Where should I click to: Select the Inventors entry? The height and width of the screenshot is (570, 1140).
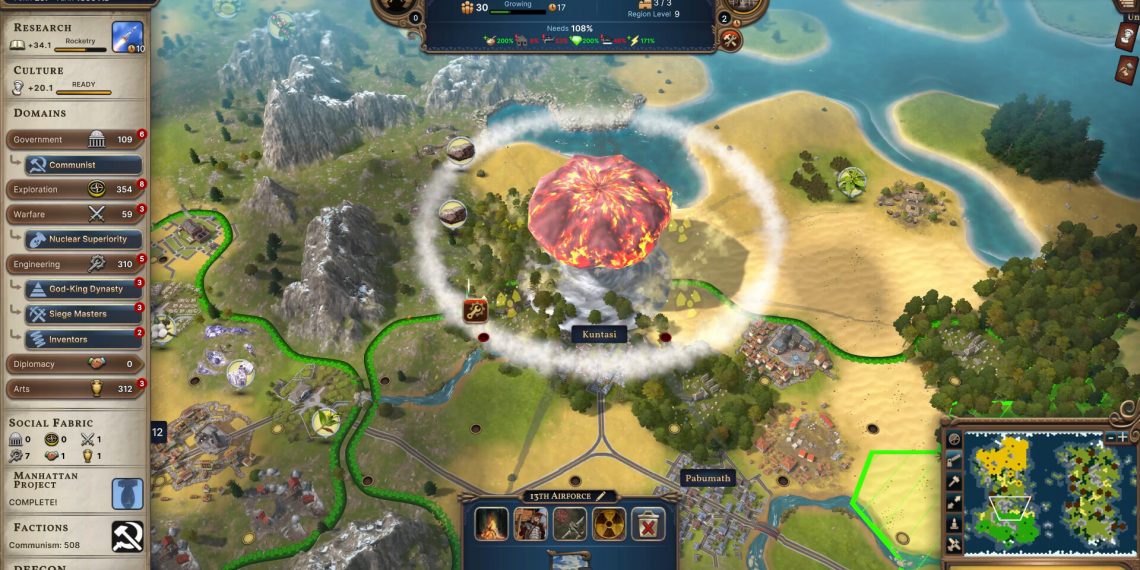click(x=82, y=339)
